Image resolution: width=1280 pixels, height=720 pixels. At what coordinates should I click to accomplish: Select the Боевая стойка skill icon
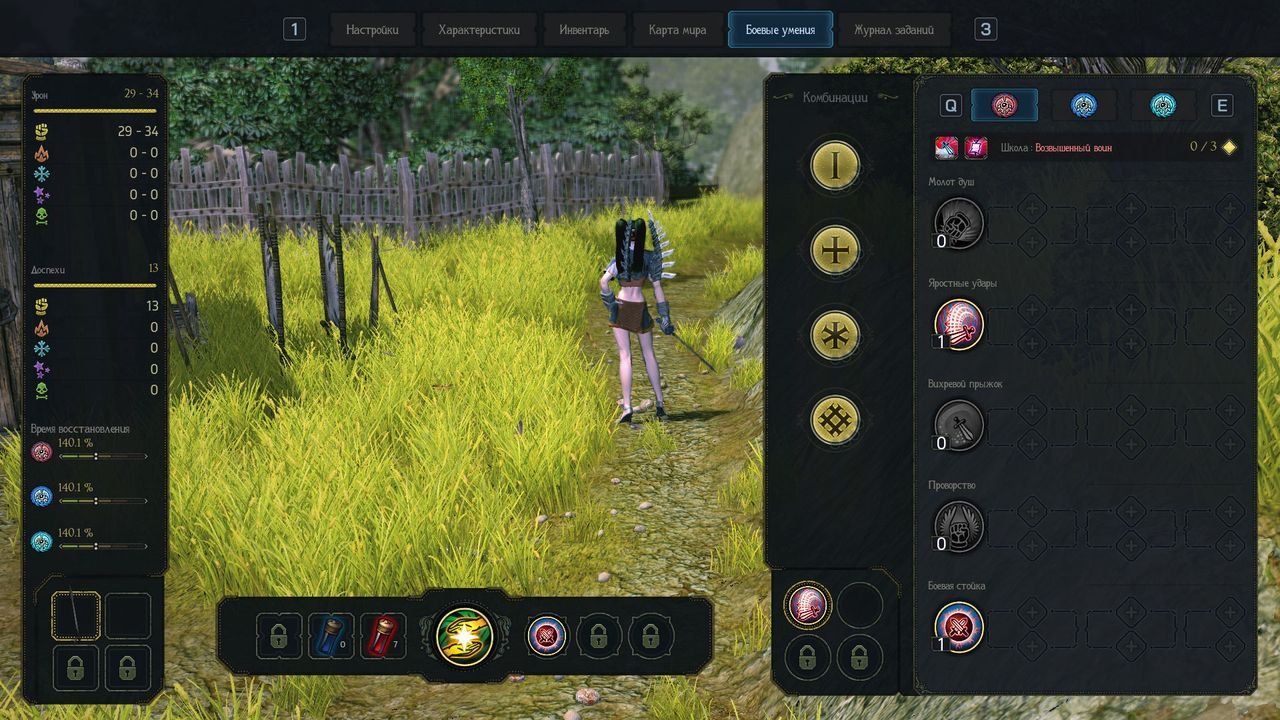959,627
